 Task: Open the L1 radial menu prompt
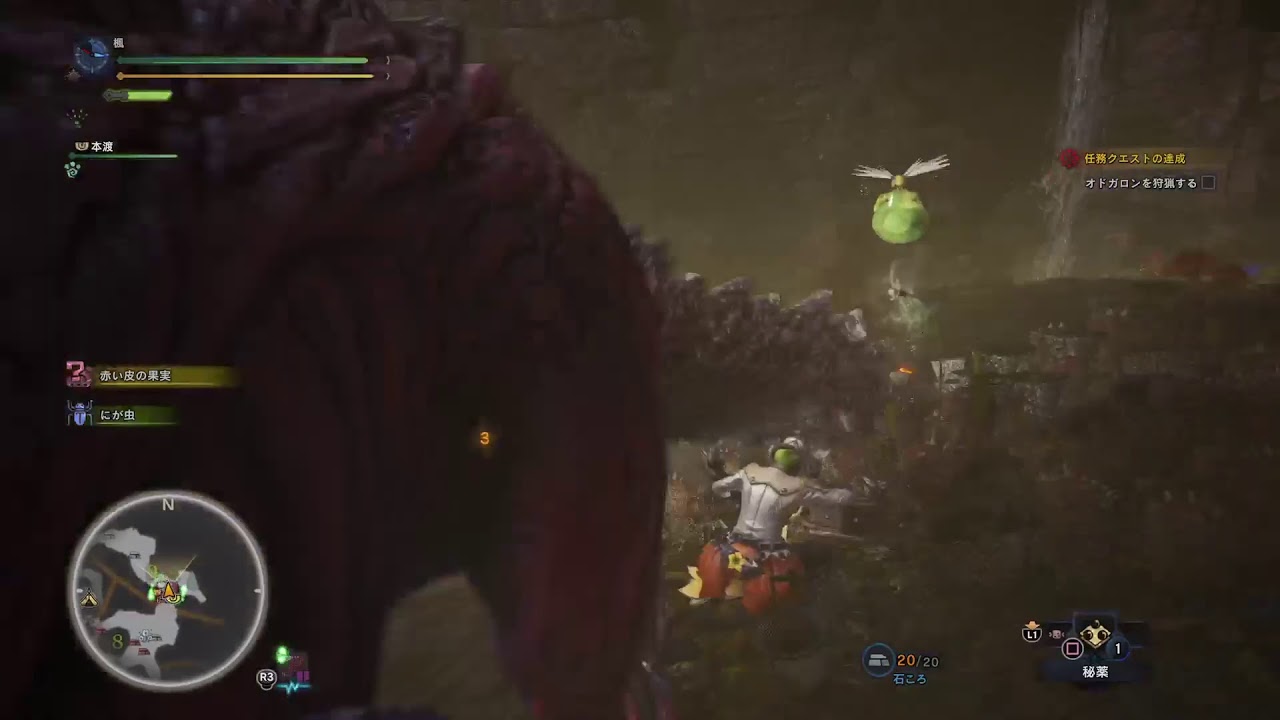point(1030,633)
